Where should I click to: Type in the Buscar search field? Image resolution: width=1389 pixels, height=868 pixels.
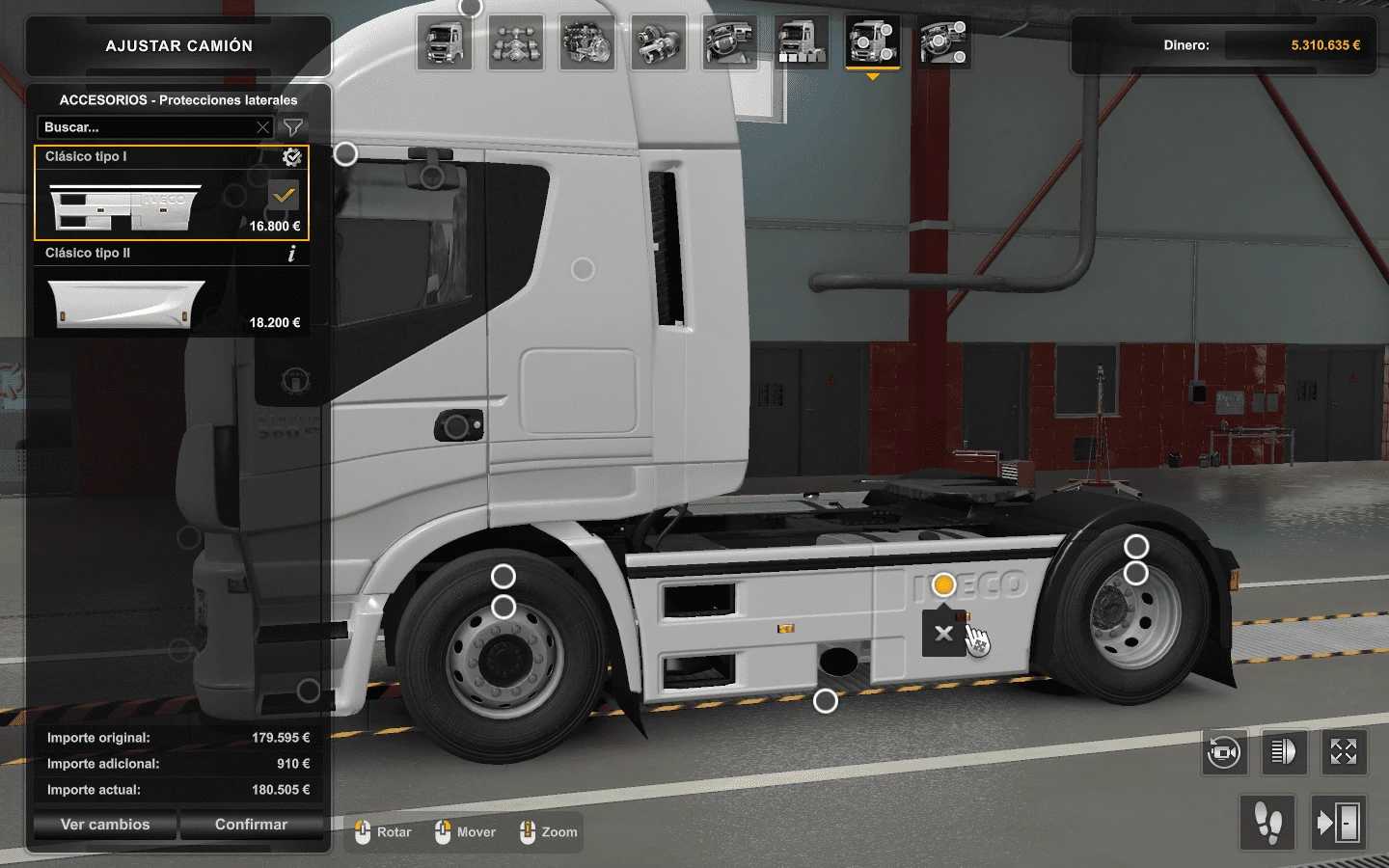[145, 127]
